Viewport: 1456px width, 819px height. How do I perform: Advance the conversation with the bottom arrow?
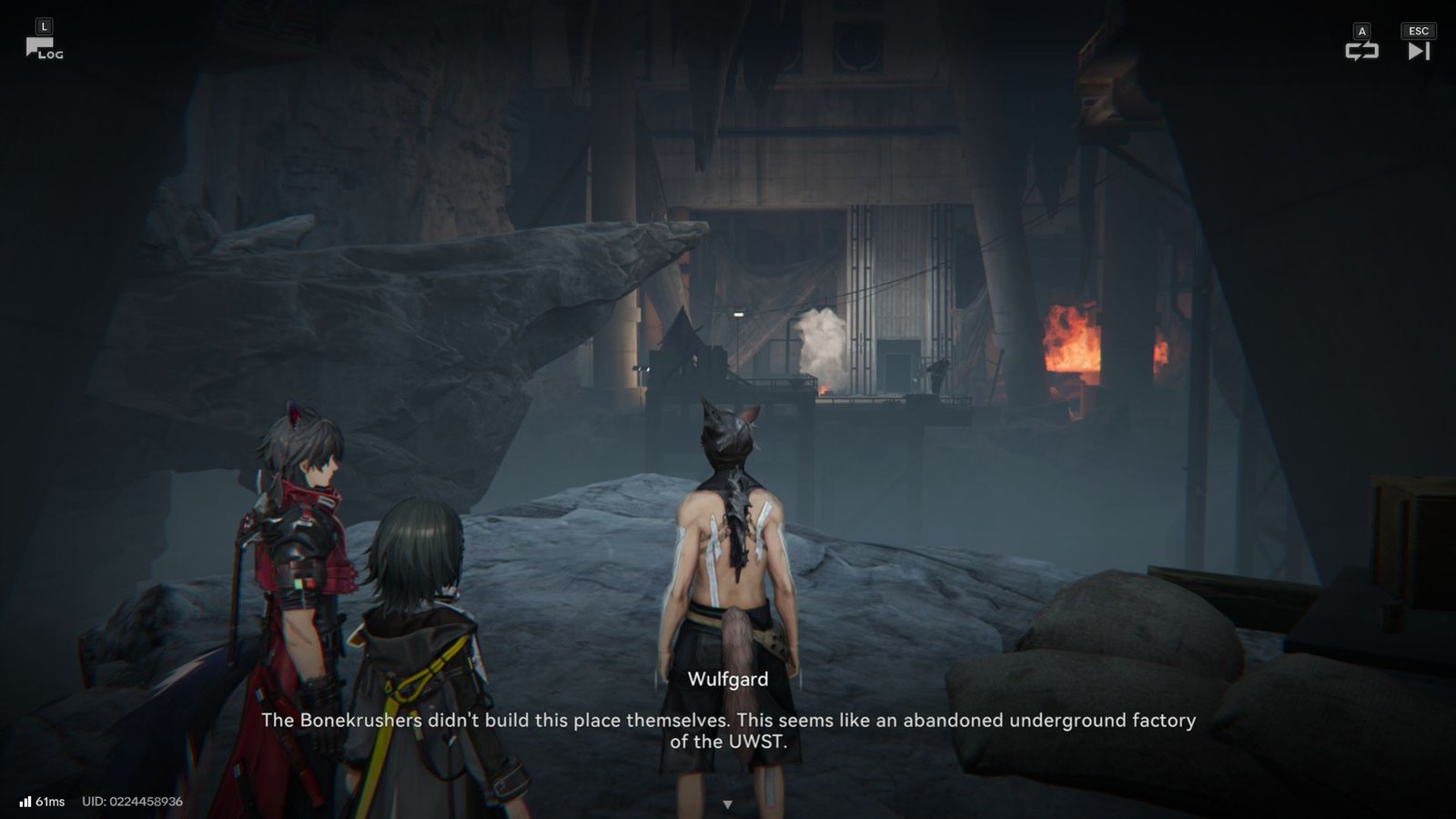[728, 803]
